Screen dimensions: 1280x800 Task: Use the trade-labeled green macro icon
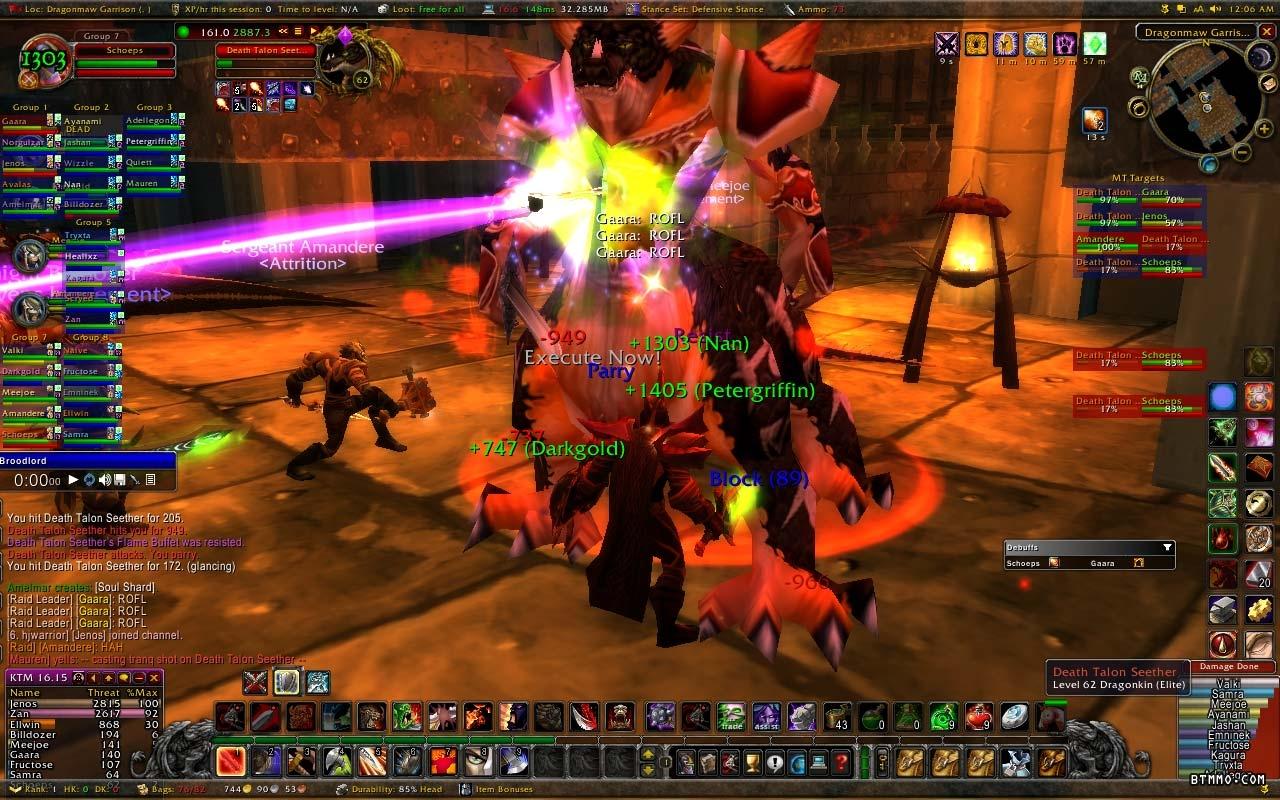[x=731, y=717]
